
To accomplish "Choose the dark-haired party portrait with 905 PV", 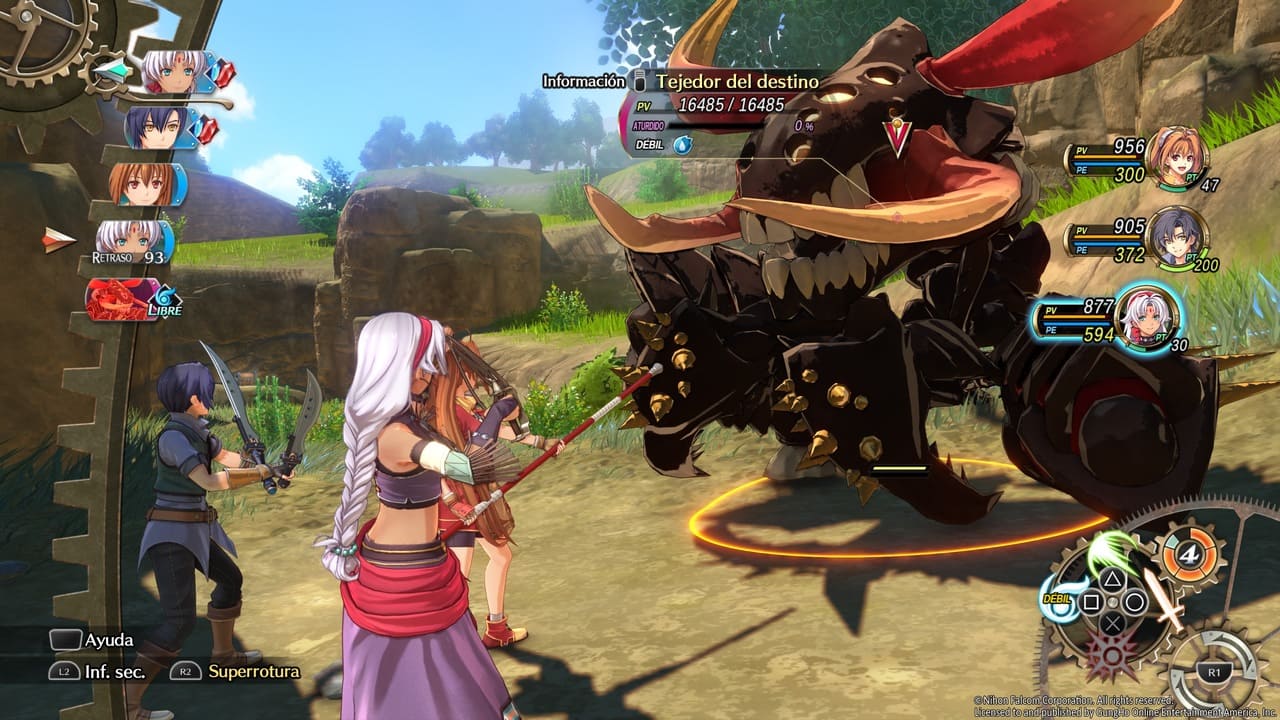I will [1174, 237].
